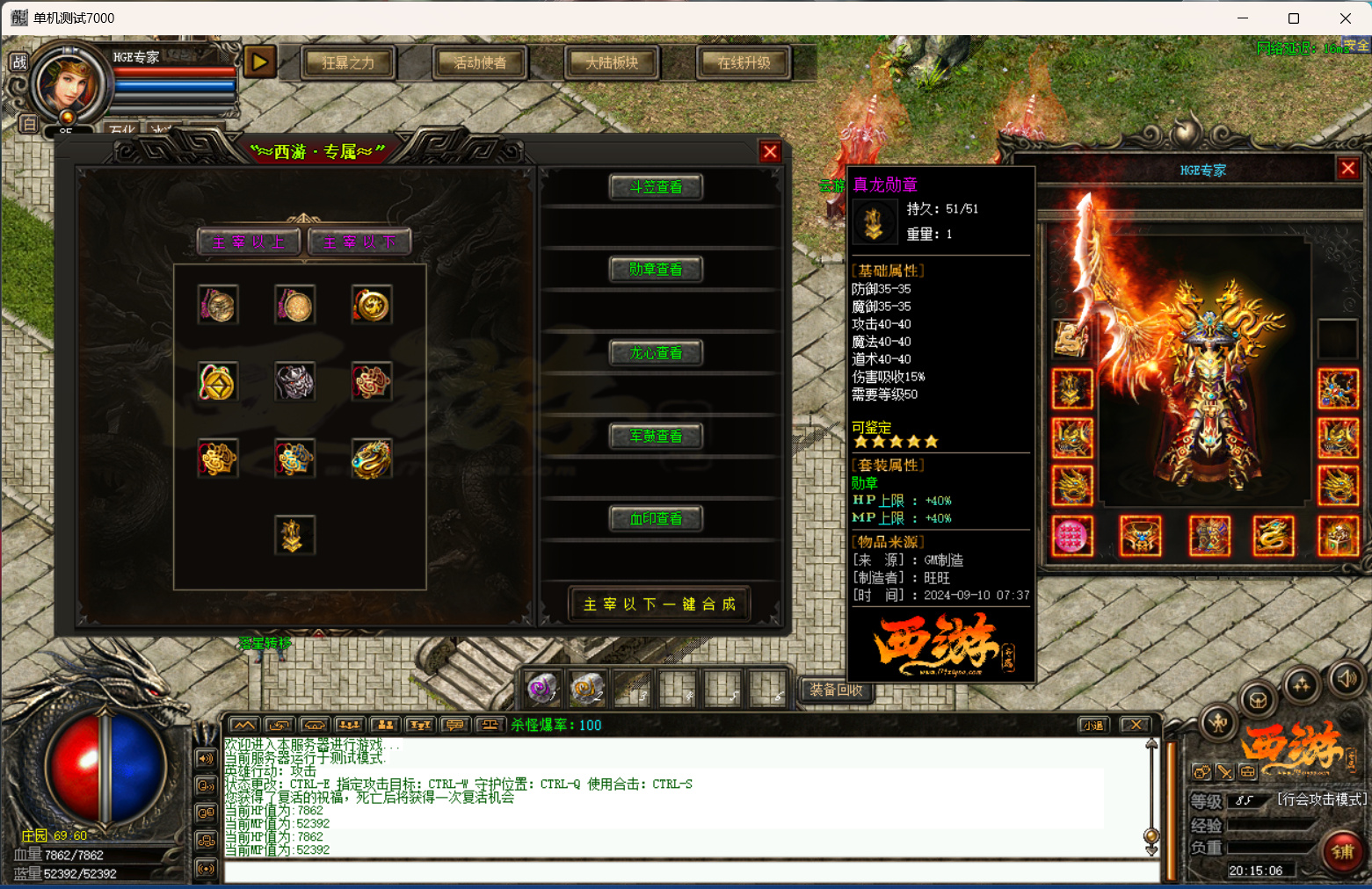The image size is (1372, 889).
Task: Click the 龙心查看 button
Action: click(656, 353)
